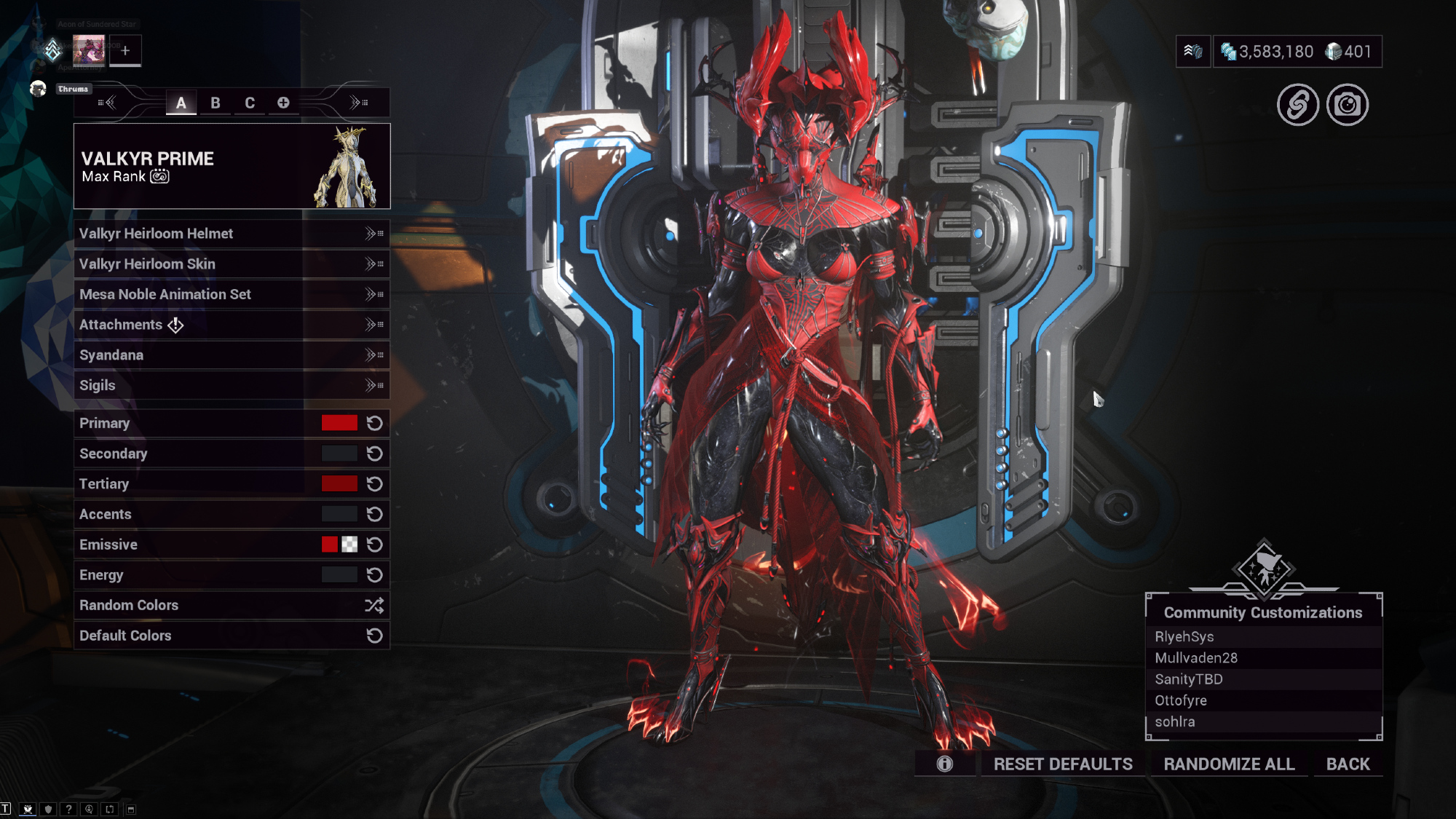Click RANDOMIZE ALL
Viewport: 1456px width, 819px height.
click(1229, 764)
